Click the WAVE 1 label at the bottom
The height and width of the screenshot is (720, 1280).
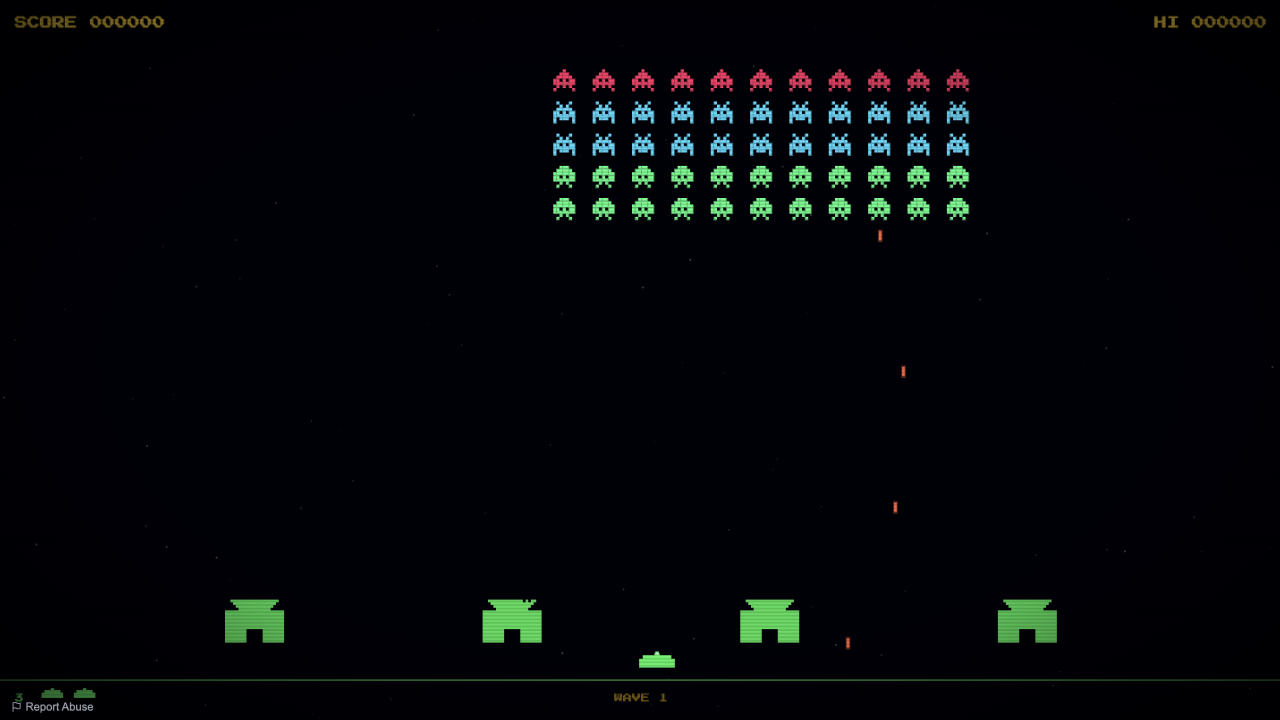tap(639, 697)
